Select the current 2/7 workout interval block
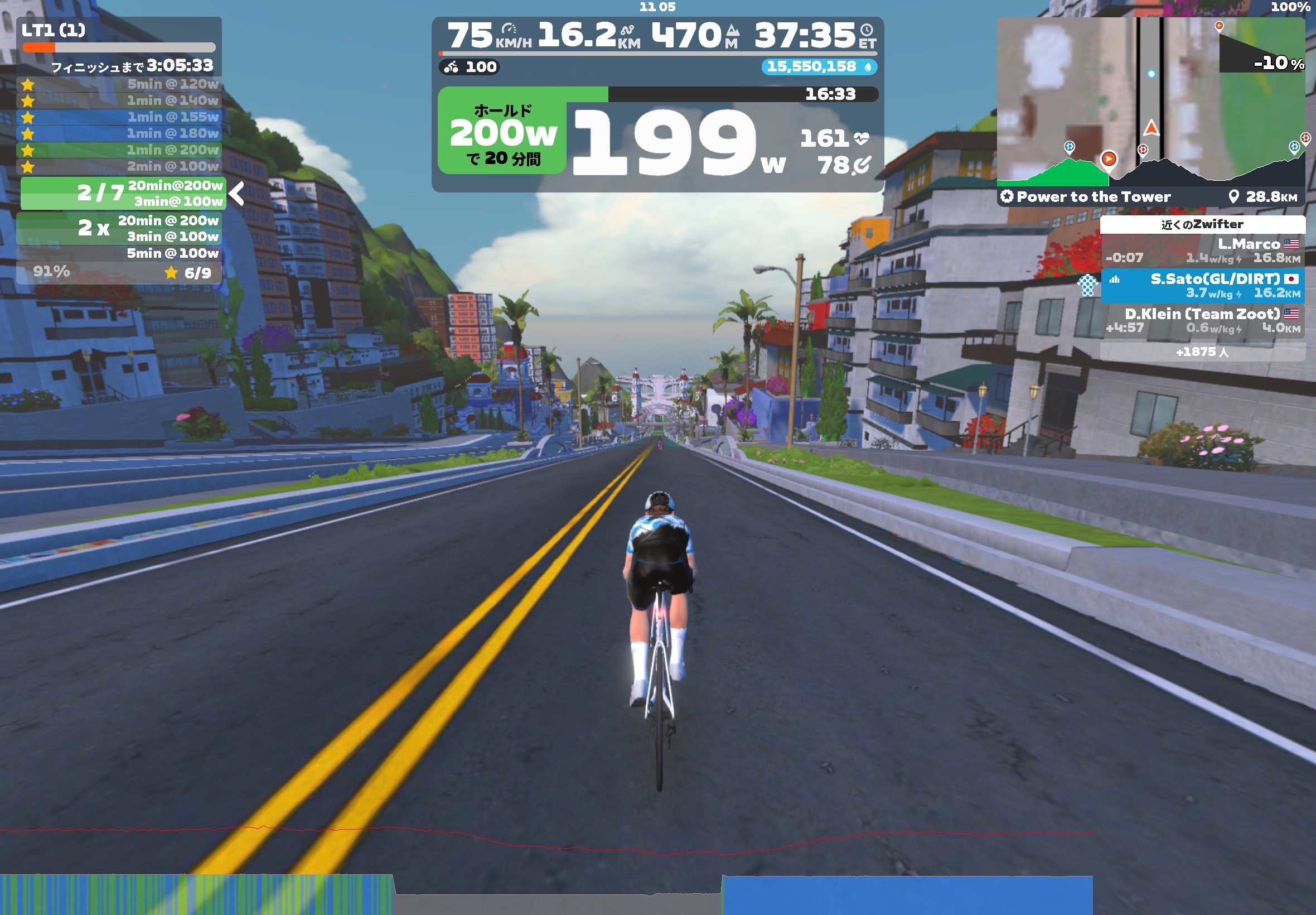1316x915 pixels. tap(123, 193)
